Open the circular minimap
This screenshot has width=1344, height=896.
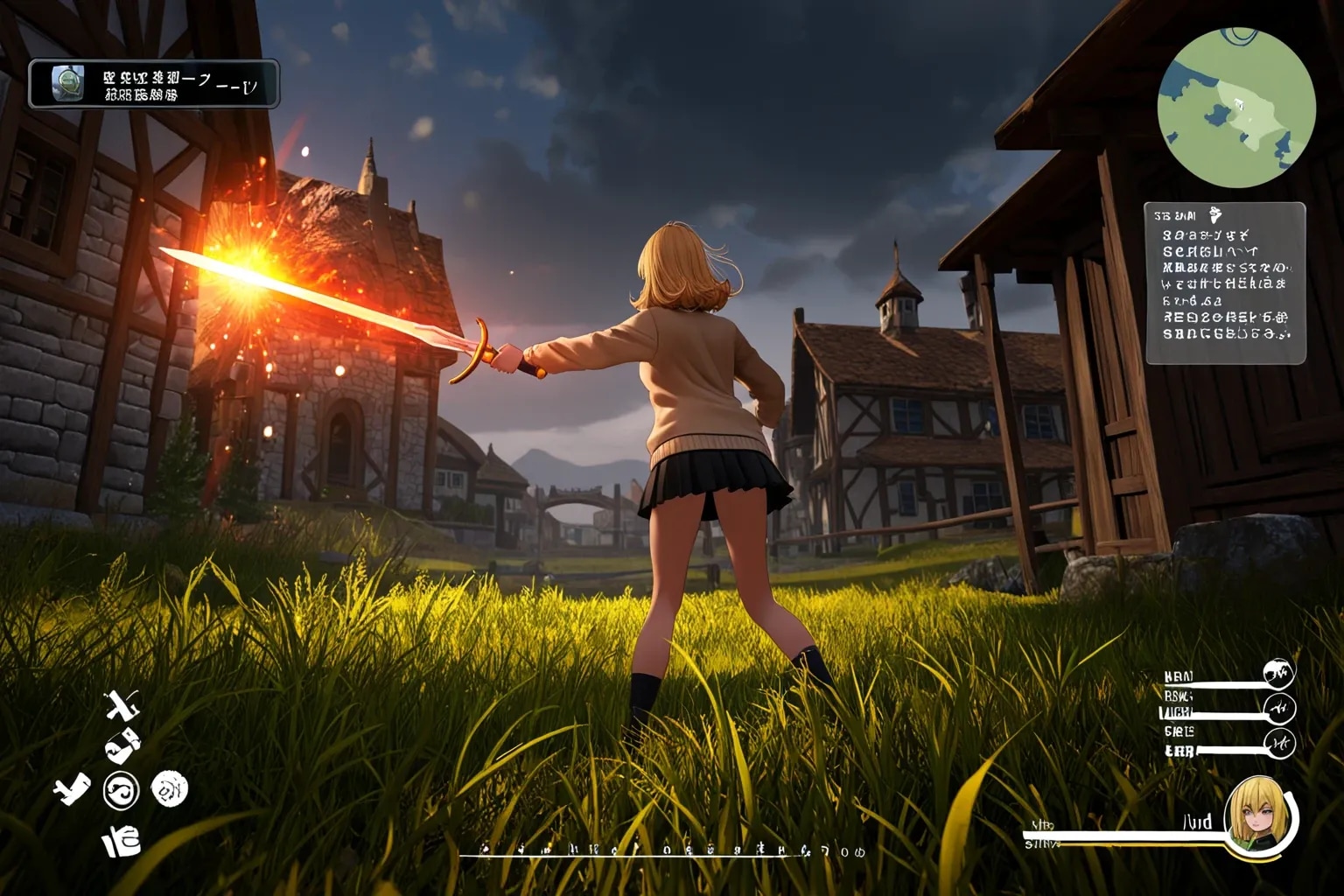point(1236,108)
